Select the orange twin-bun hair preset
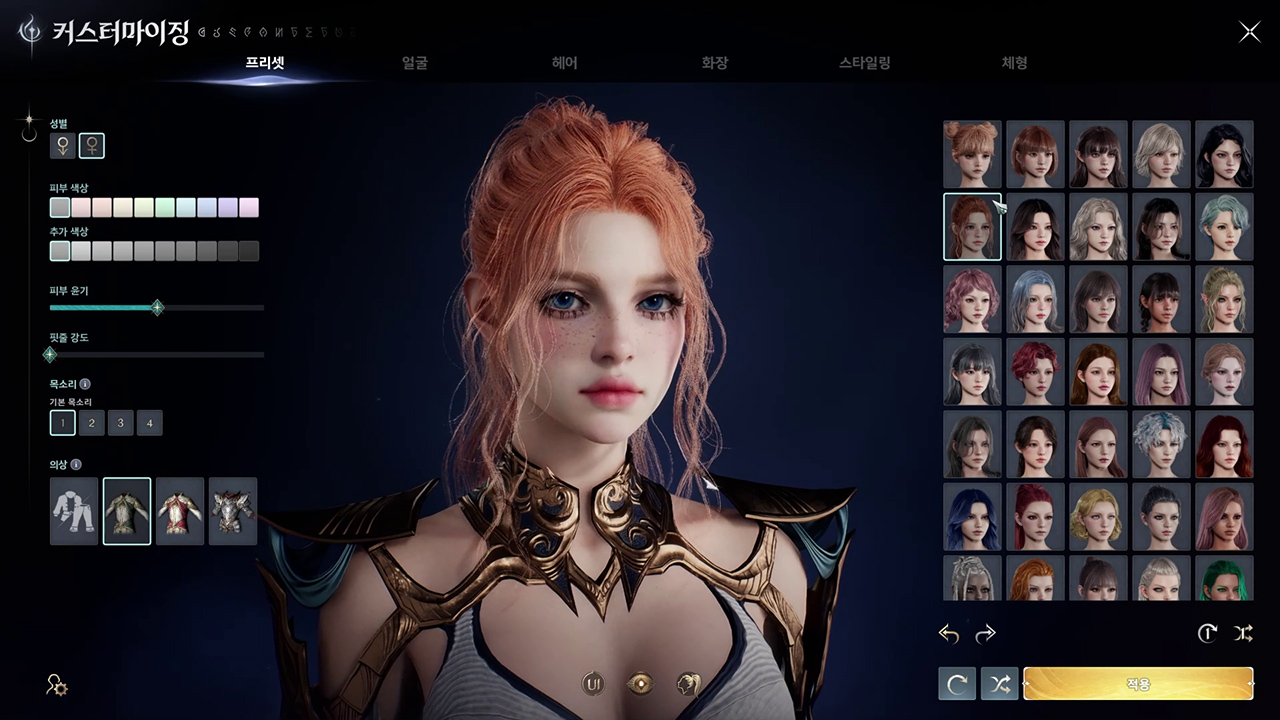 point(972,154)
